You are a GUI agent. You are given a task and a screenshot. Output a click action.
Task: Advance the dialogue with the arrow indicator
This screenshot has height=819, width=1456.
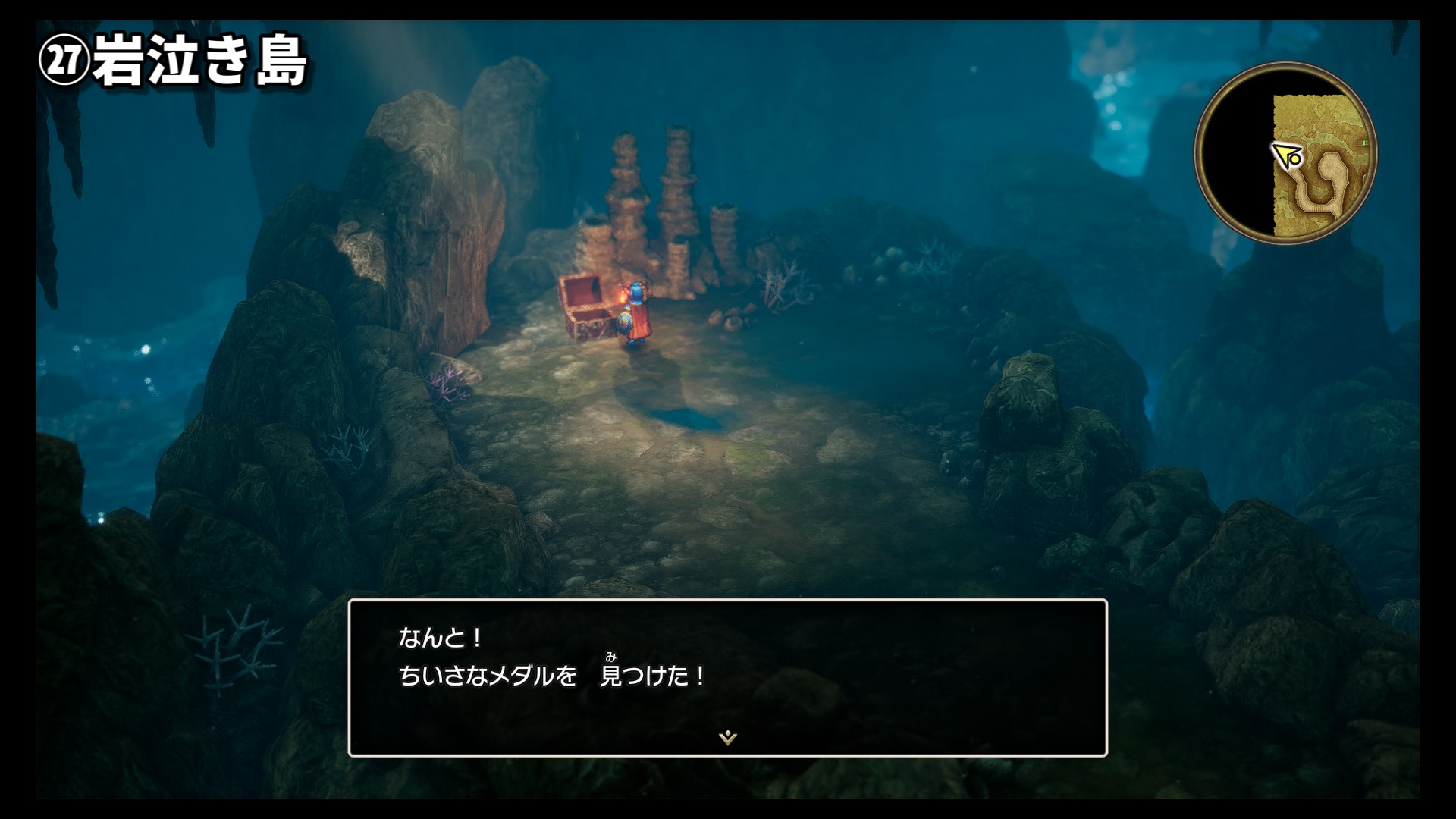727,737
